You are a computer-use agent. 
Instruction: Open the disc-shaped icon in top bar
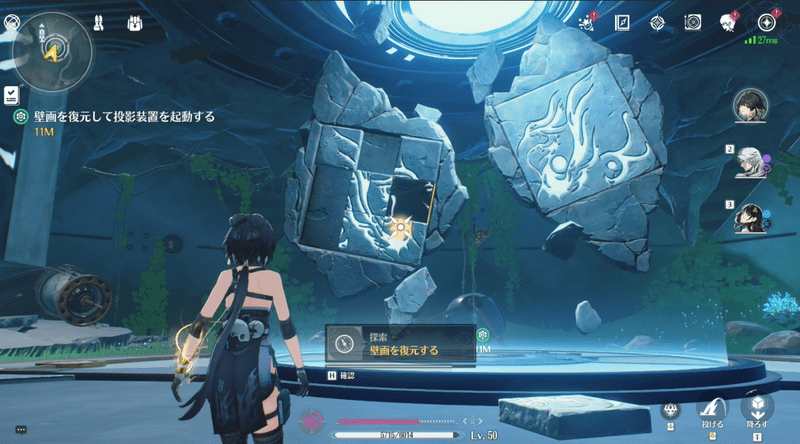point(694,22)
